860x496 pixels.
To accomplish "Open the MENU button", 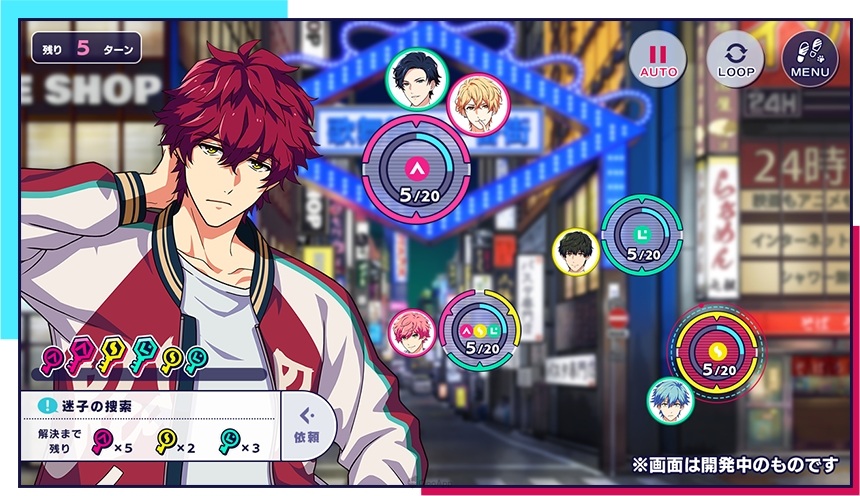I will [x=809, y=59].
